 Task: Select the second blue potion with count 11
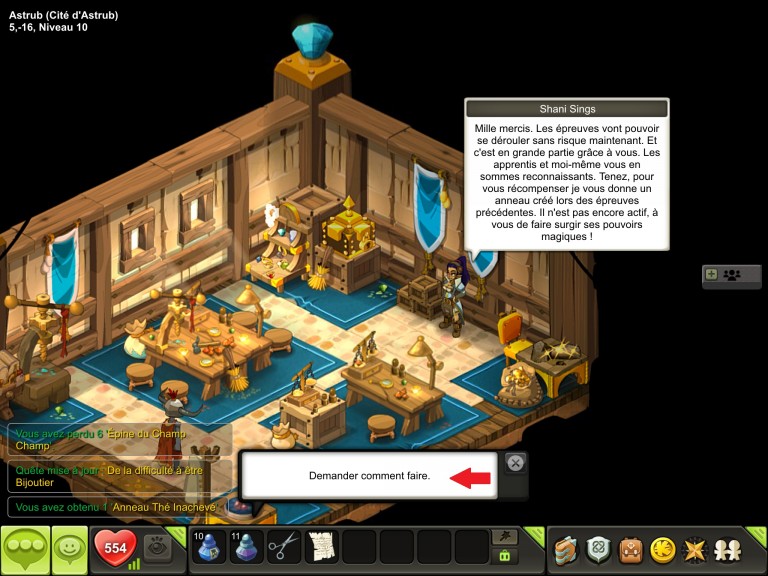pyautogui.click(x=247, y=547)
